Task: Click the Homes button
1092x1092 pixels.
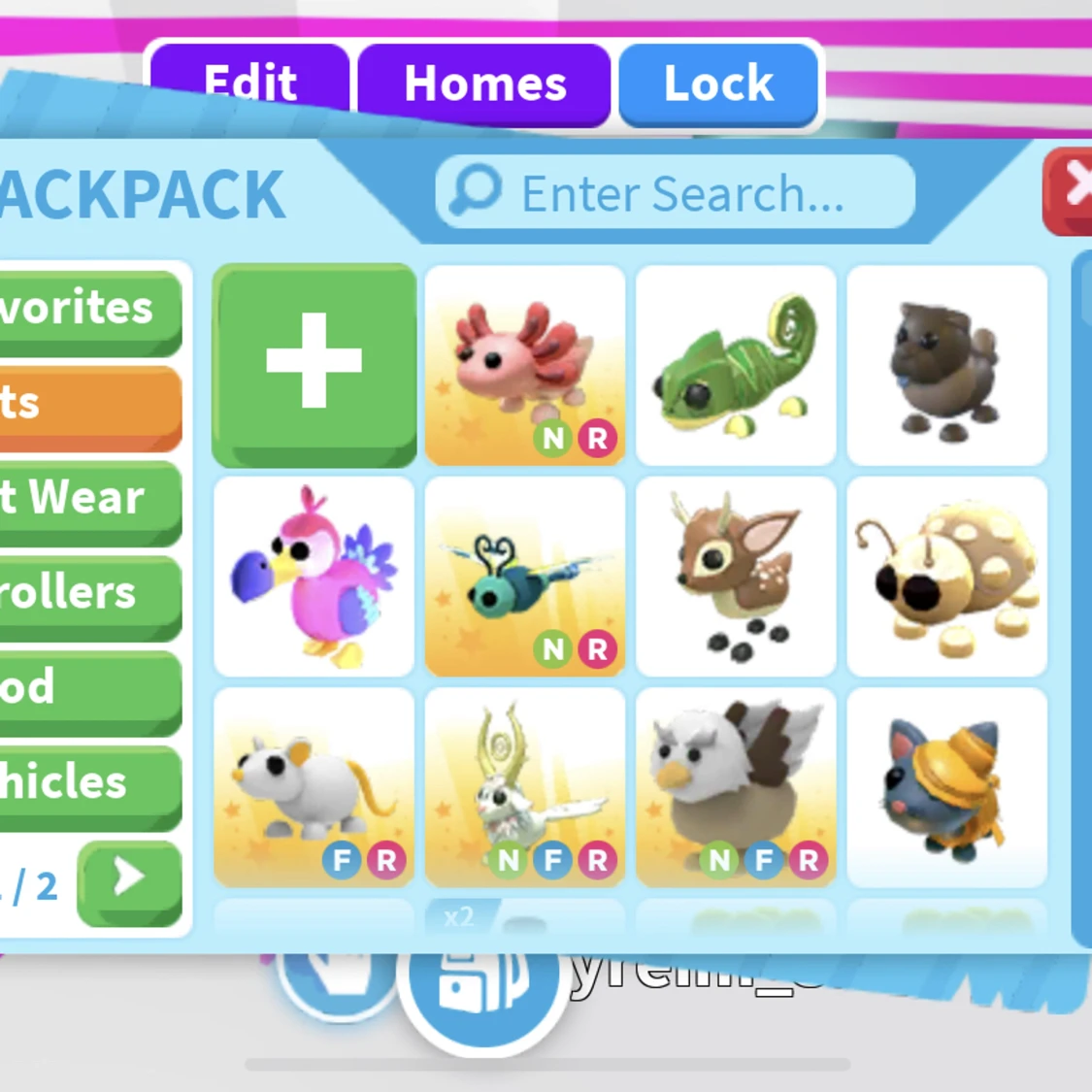Action: [484, 84]
